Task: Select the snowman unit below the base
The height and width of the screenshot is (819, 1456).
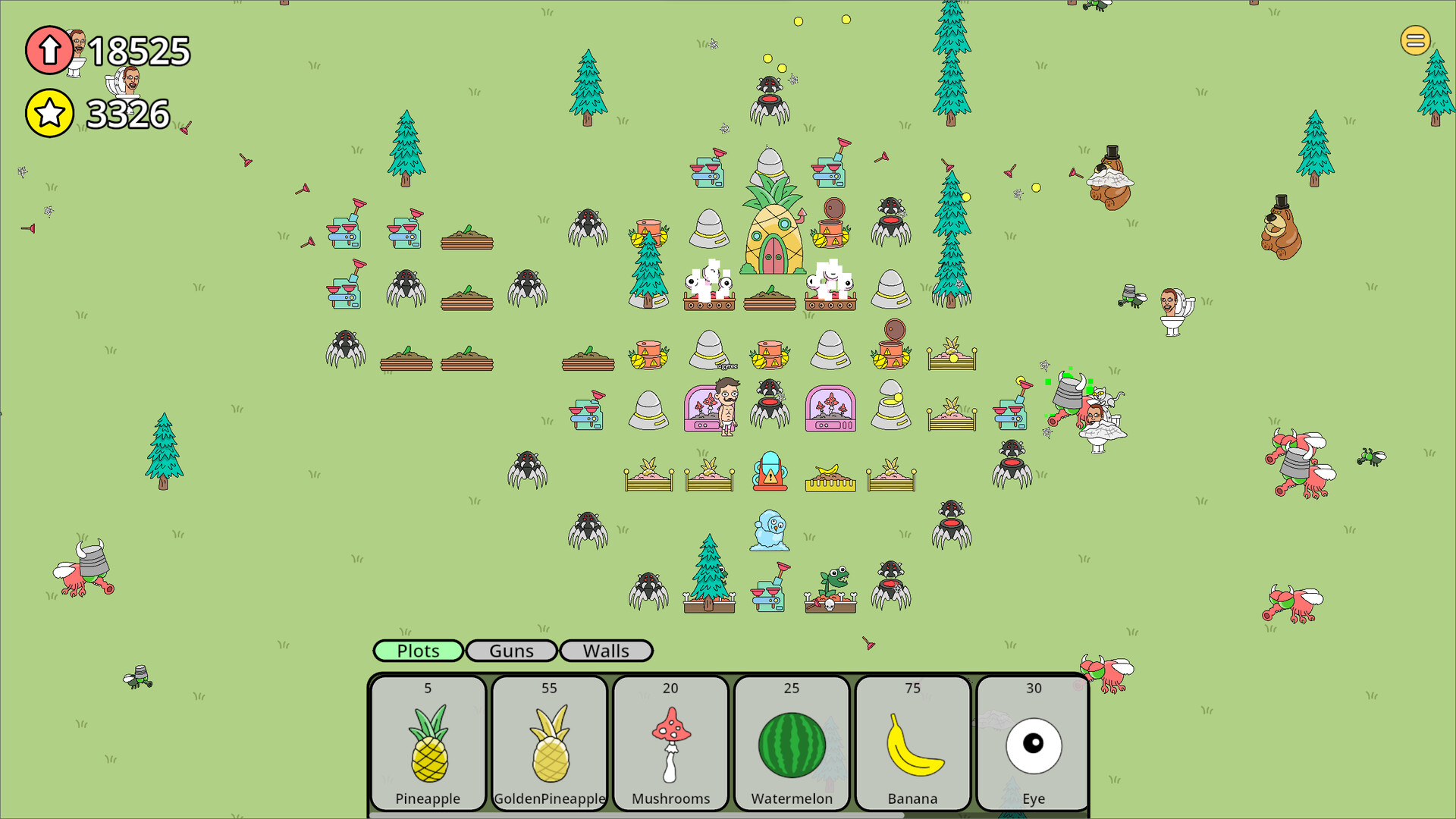Action: point(768,531)
